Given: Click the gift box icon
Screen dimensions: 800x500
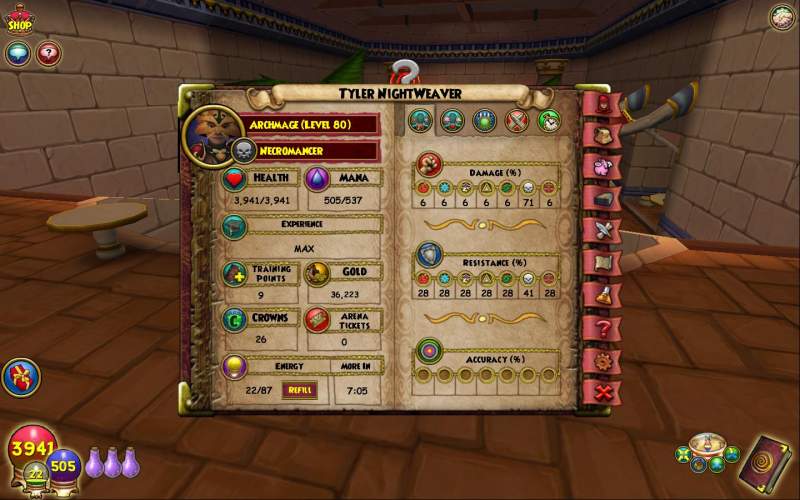Looking at the screenshot, I should click(x=18, y=377).
